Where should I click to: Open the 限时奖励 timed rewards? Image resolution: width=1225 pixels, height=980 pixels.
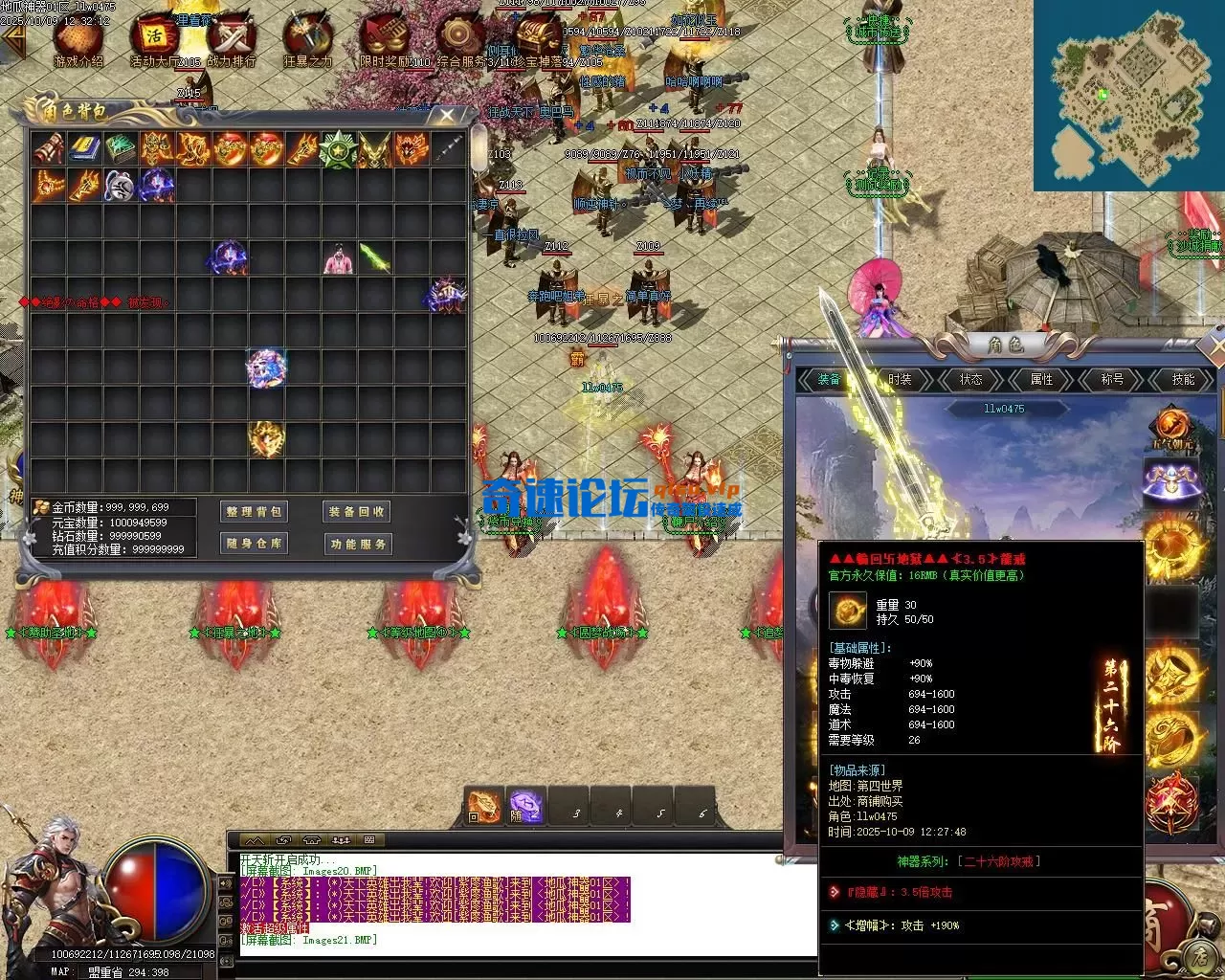click(384, 38)
